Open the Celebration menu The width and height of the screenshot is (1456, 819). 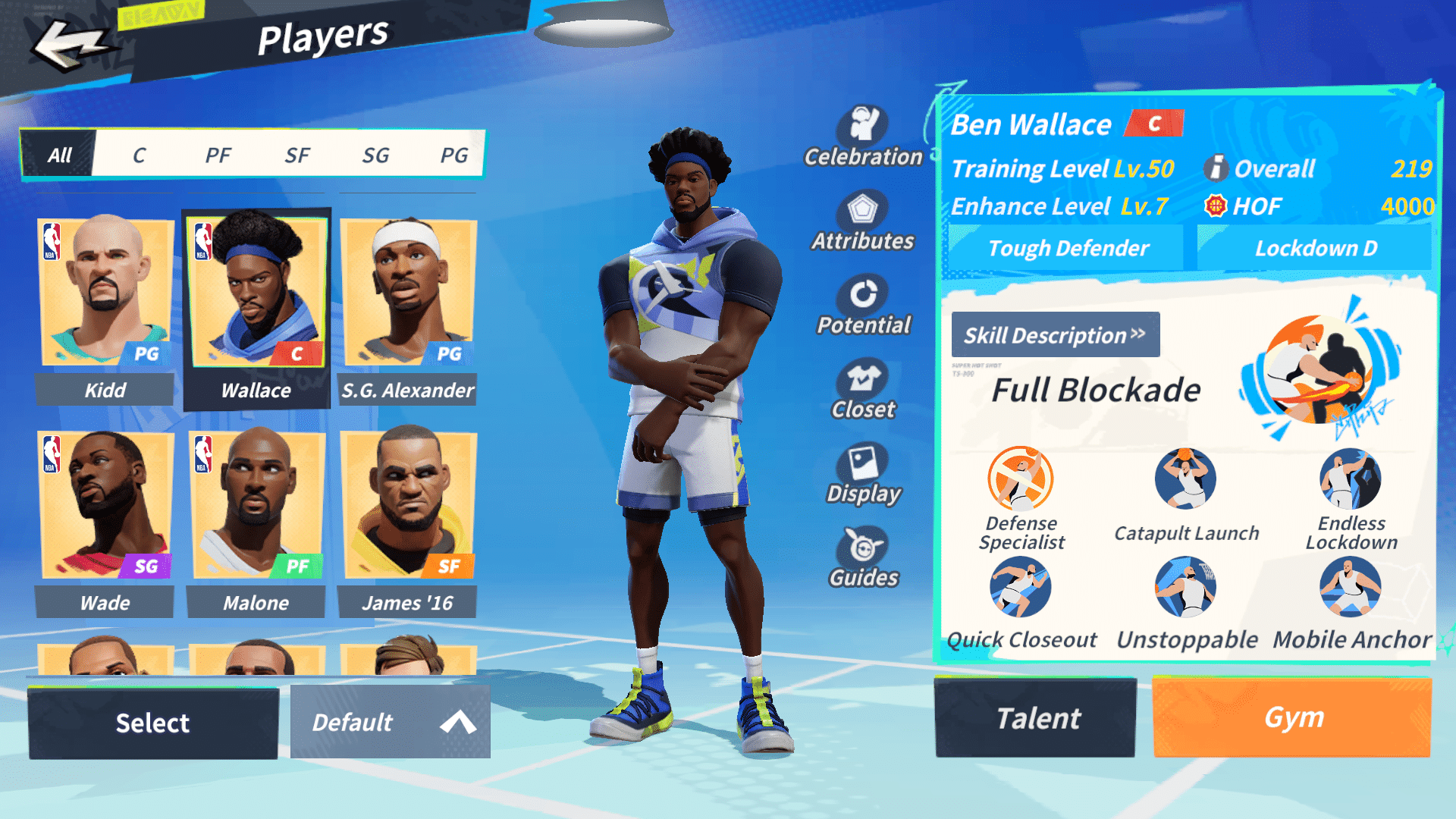863,136
